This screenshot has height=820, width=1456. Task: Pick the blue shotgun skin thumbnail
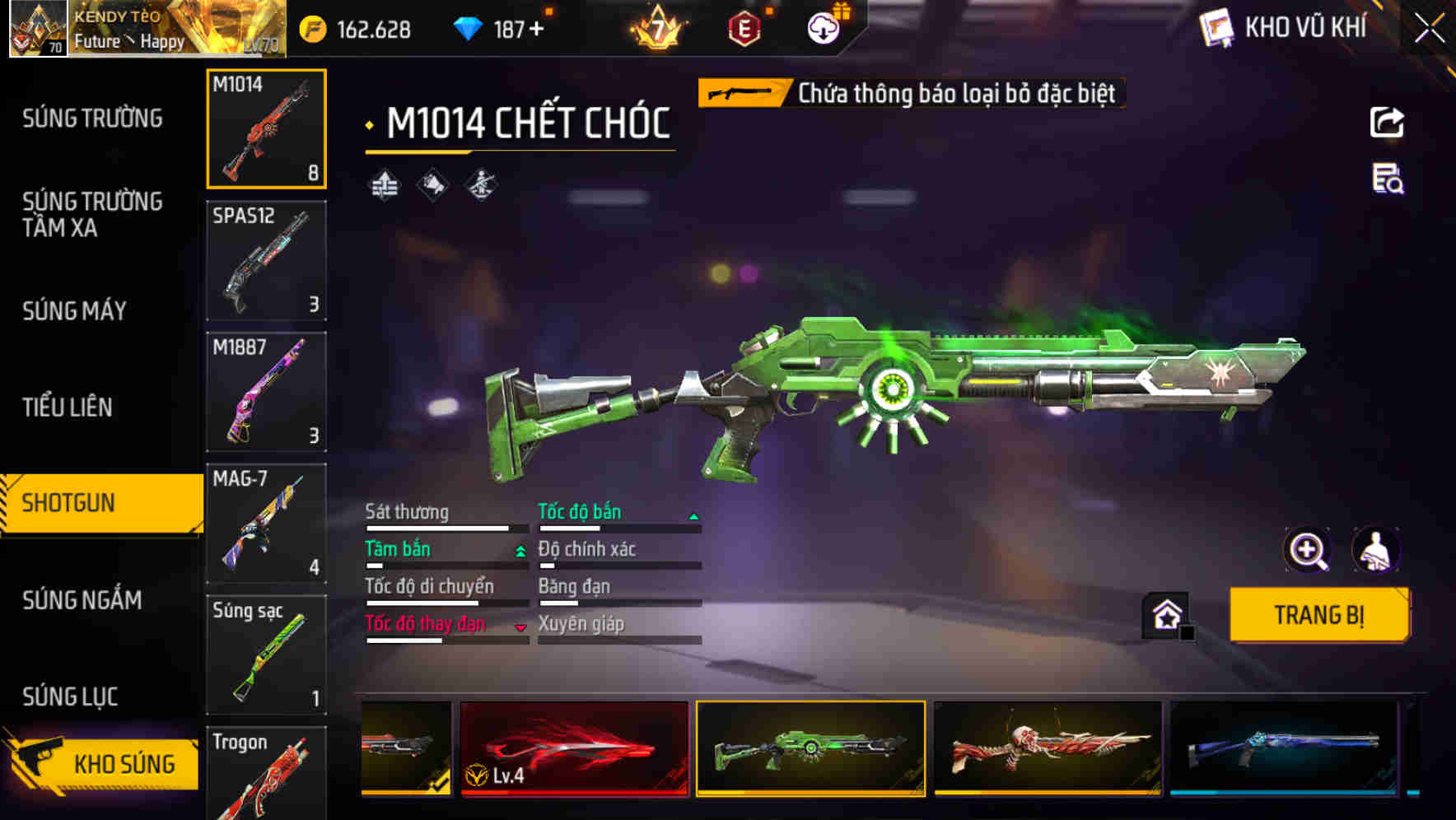point(1283,748)
